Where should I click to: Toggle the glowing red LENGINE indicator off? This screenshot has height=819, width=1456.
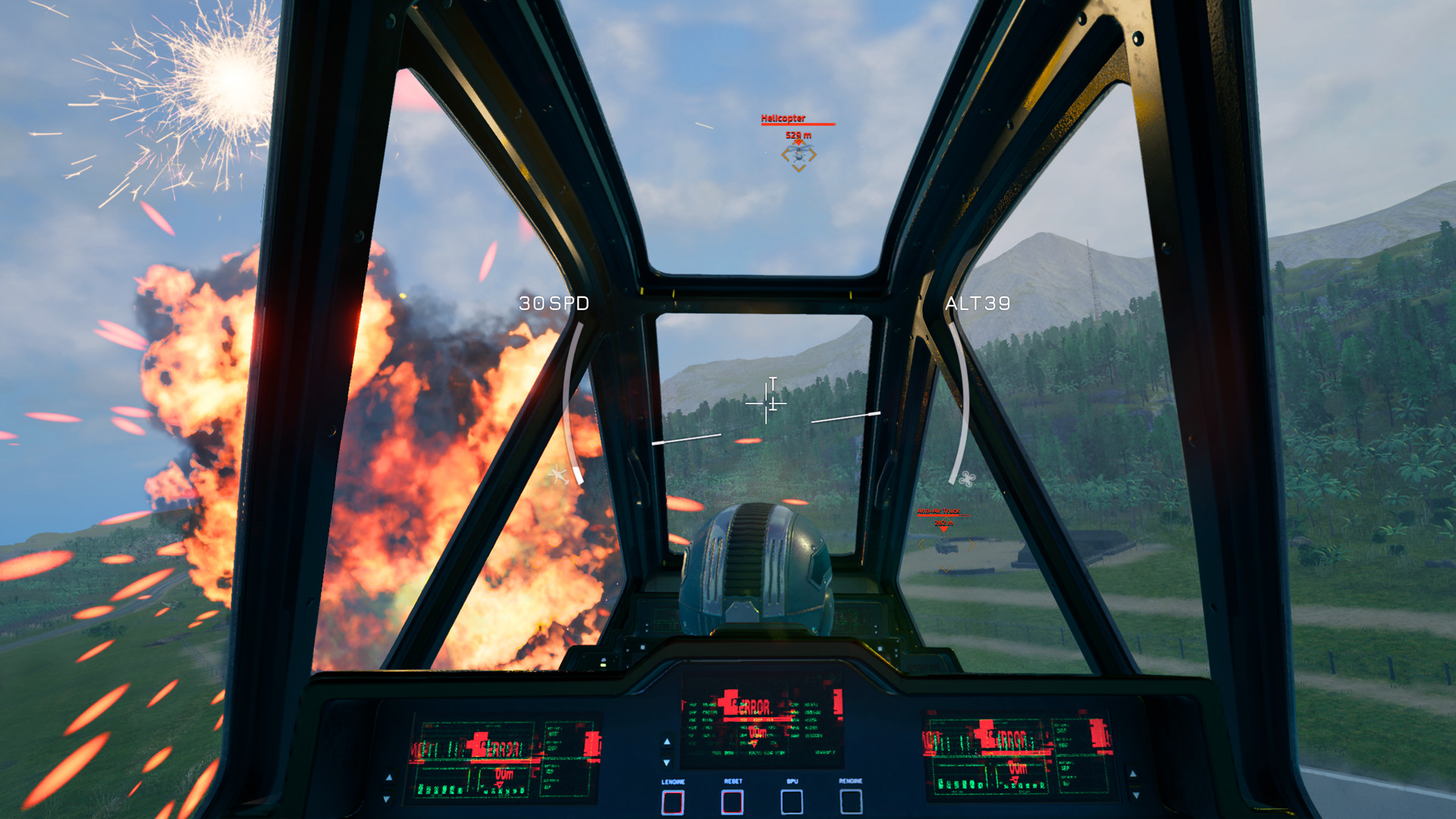coord(673,802)
